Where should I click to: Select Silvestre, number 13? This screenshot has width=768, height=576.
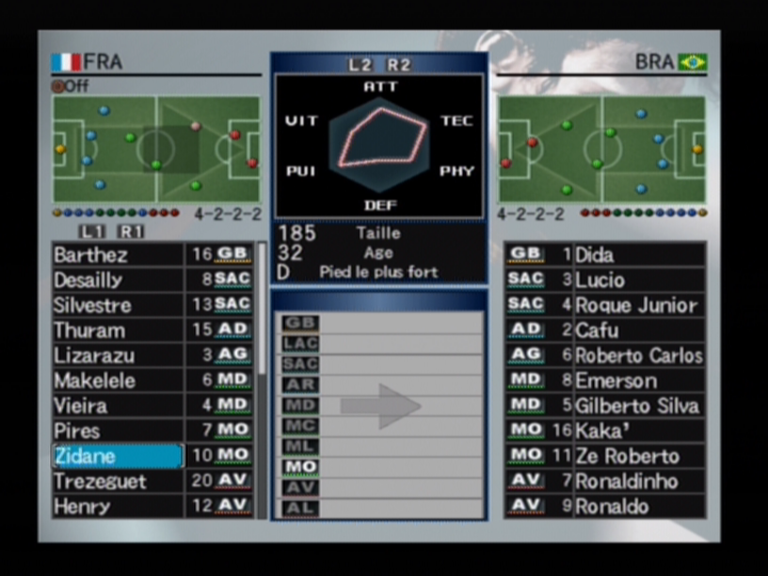click(x=118, y=305)
